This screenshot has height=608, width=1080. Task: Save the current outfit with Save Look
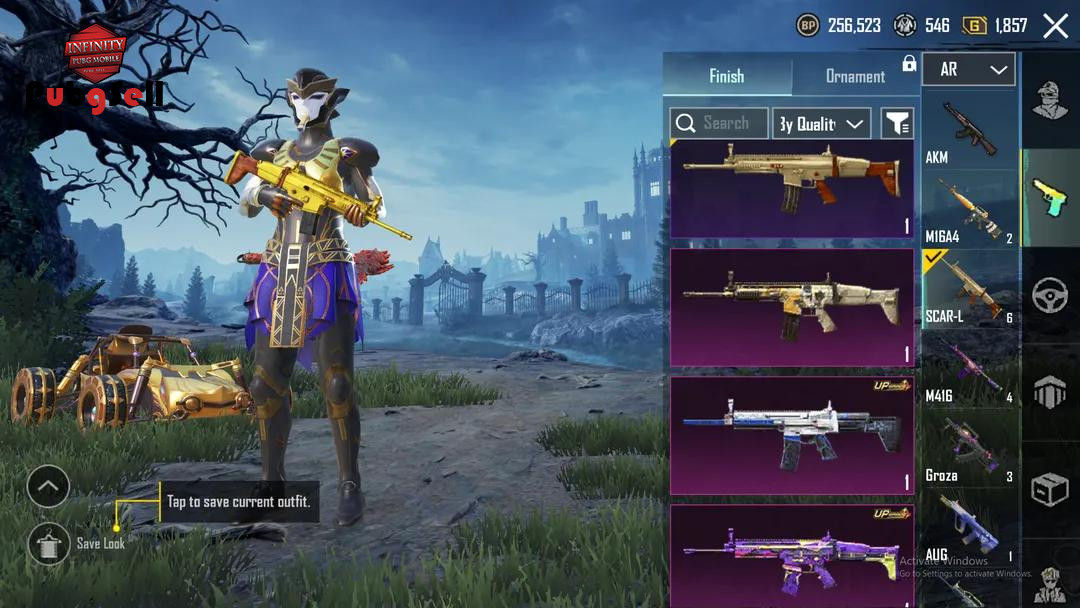(x=49, y=543)
